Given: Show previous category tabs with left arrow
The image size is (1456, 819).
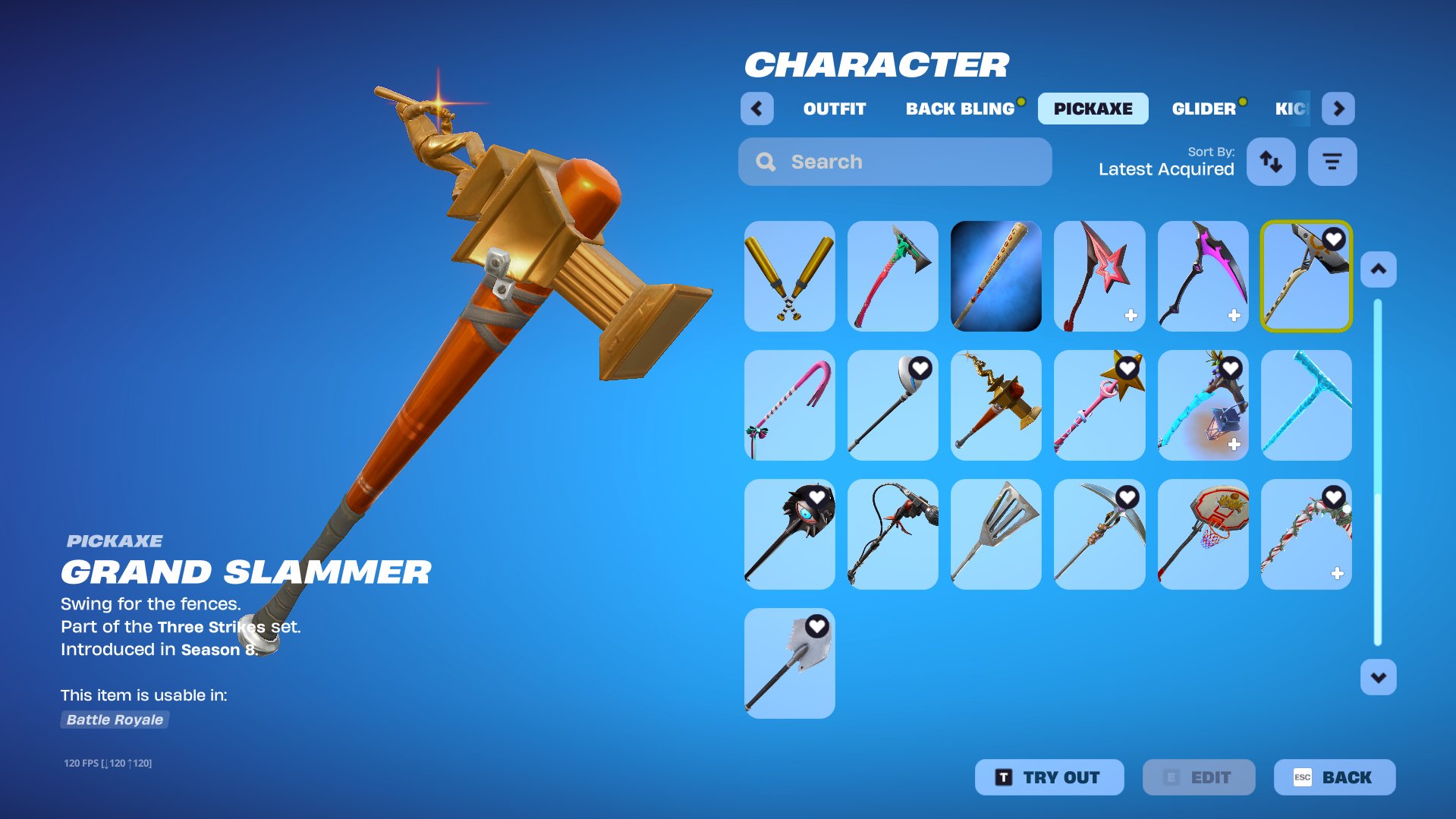Looking at the screenshot, I should tap(756, 109).
